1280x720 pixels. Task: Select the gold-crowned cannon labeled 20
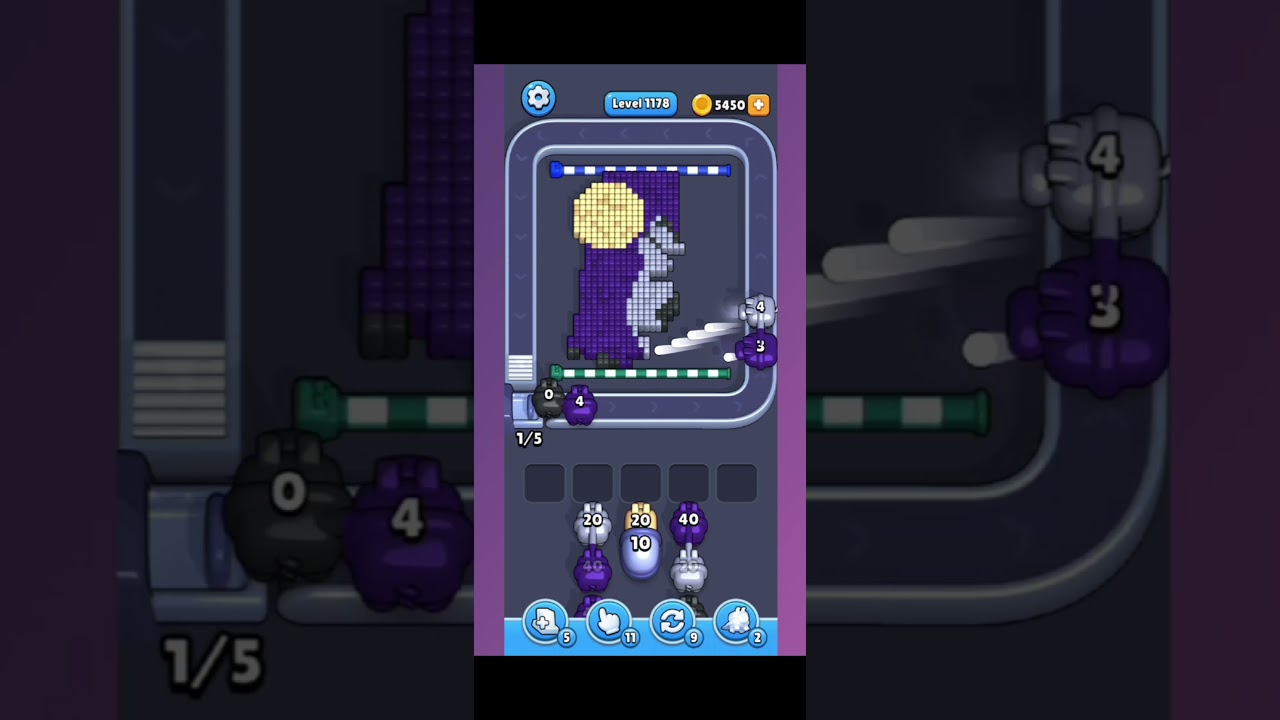[x=639, y=519]
